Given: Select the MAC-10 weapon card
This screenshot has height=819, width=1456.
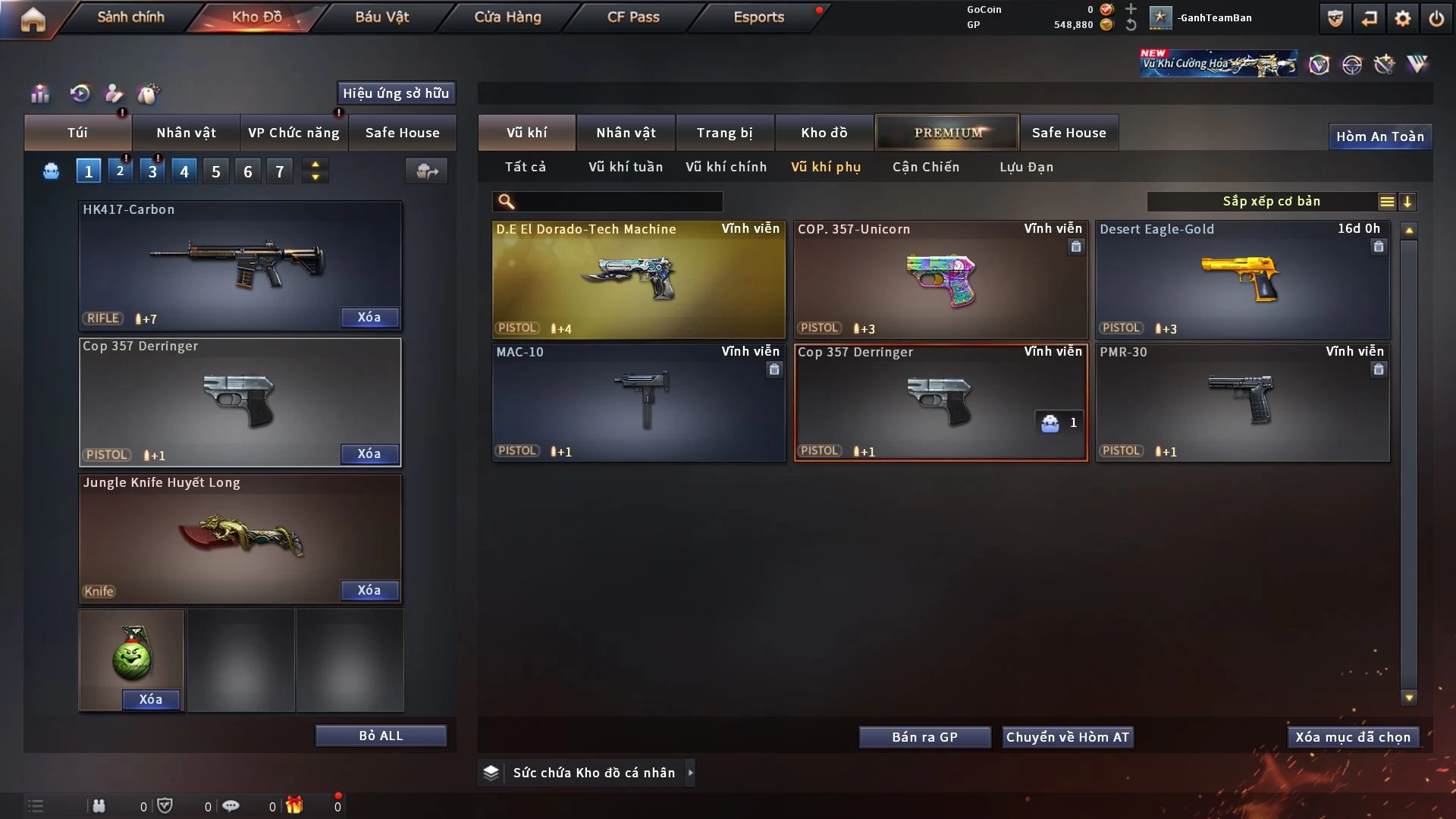Looking at the screenshot, I should [638, 402].
